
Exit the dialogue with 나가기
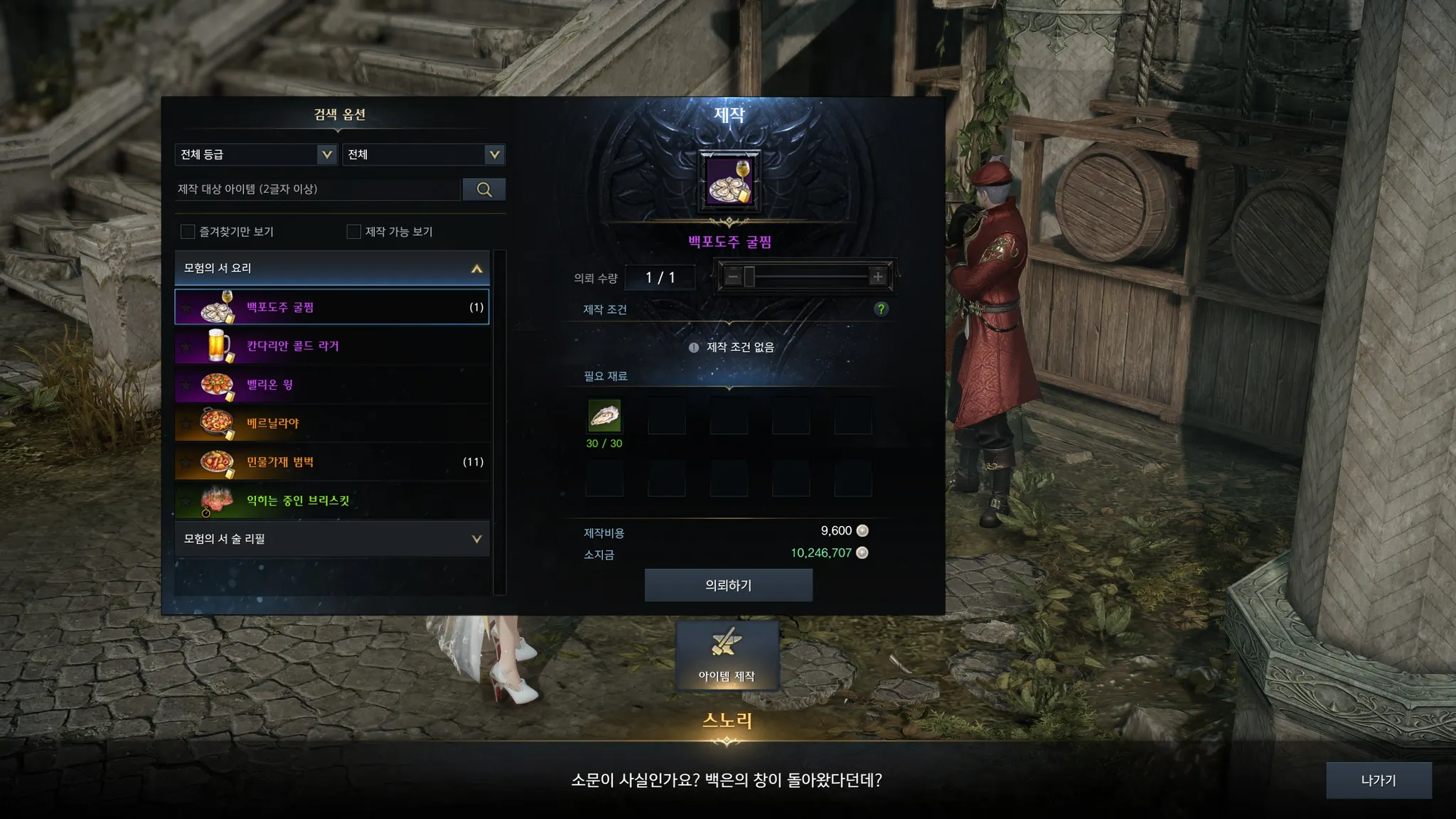click(x=1378, y=780)
